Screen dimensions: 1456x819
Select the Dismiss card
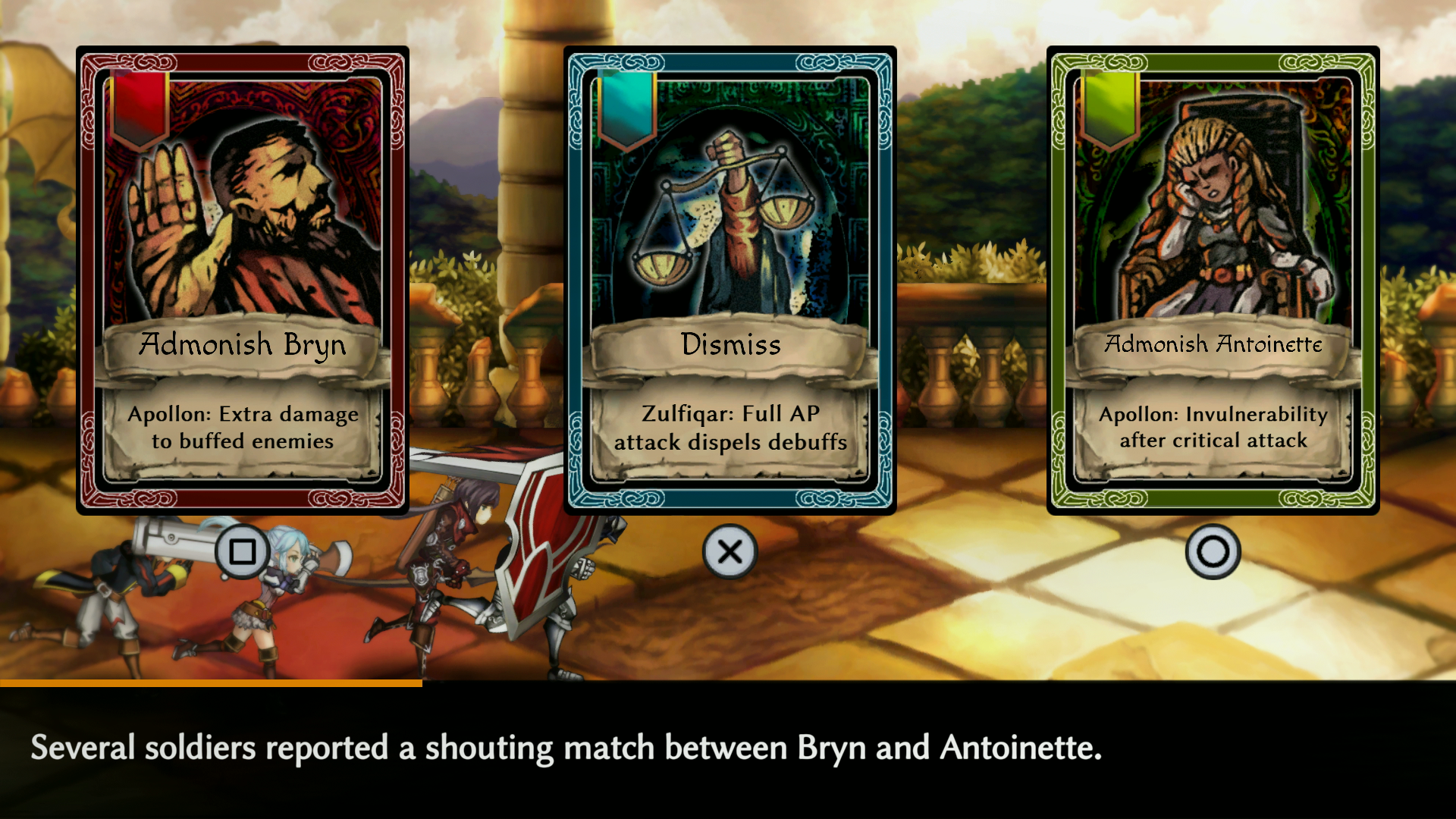tap(730, 281)
